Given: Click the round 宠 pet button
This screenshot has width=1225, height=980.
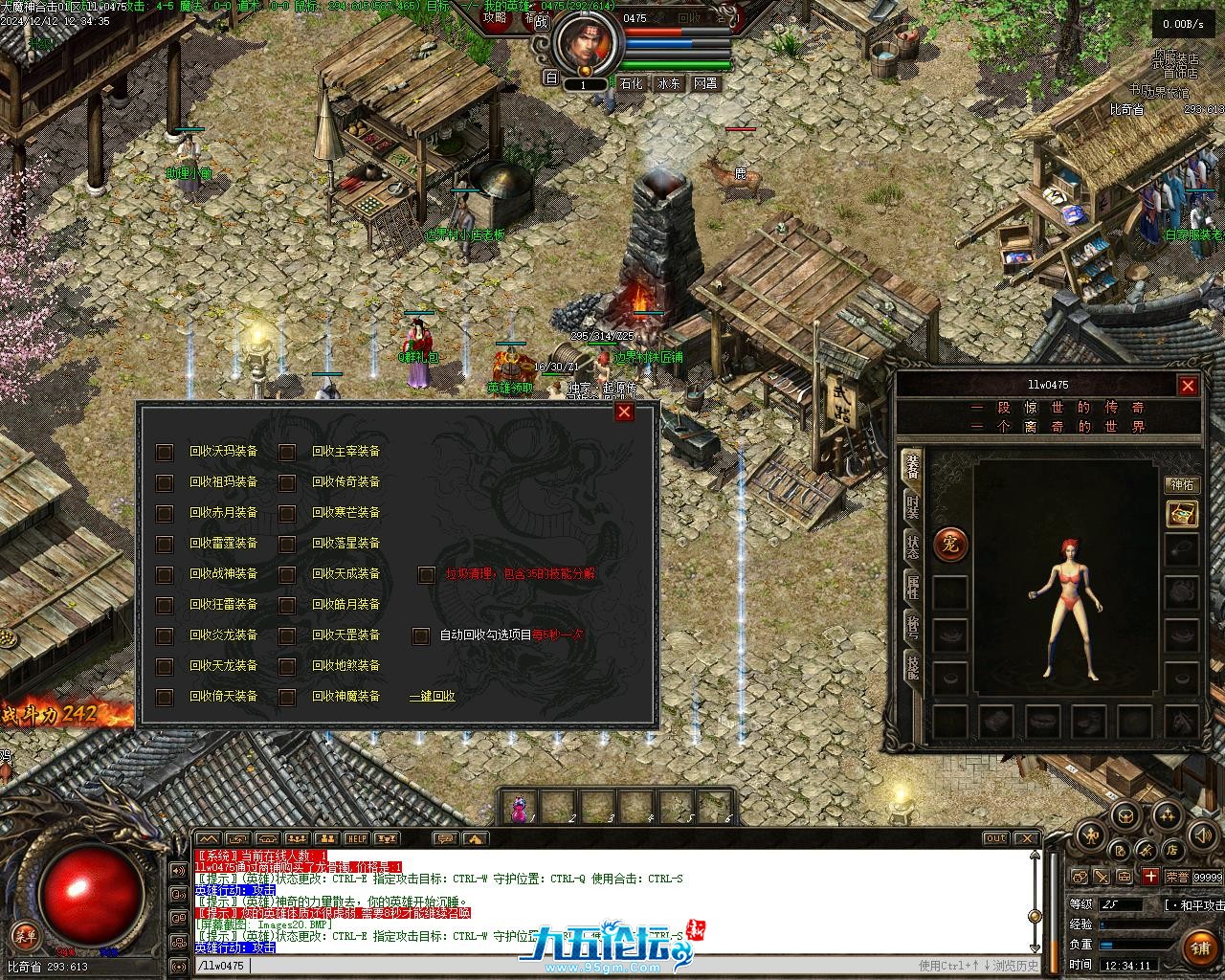Looking at the screenshot, I should tap(950, 545).
